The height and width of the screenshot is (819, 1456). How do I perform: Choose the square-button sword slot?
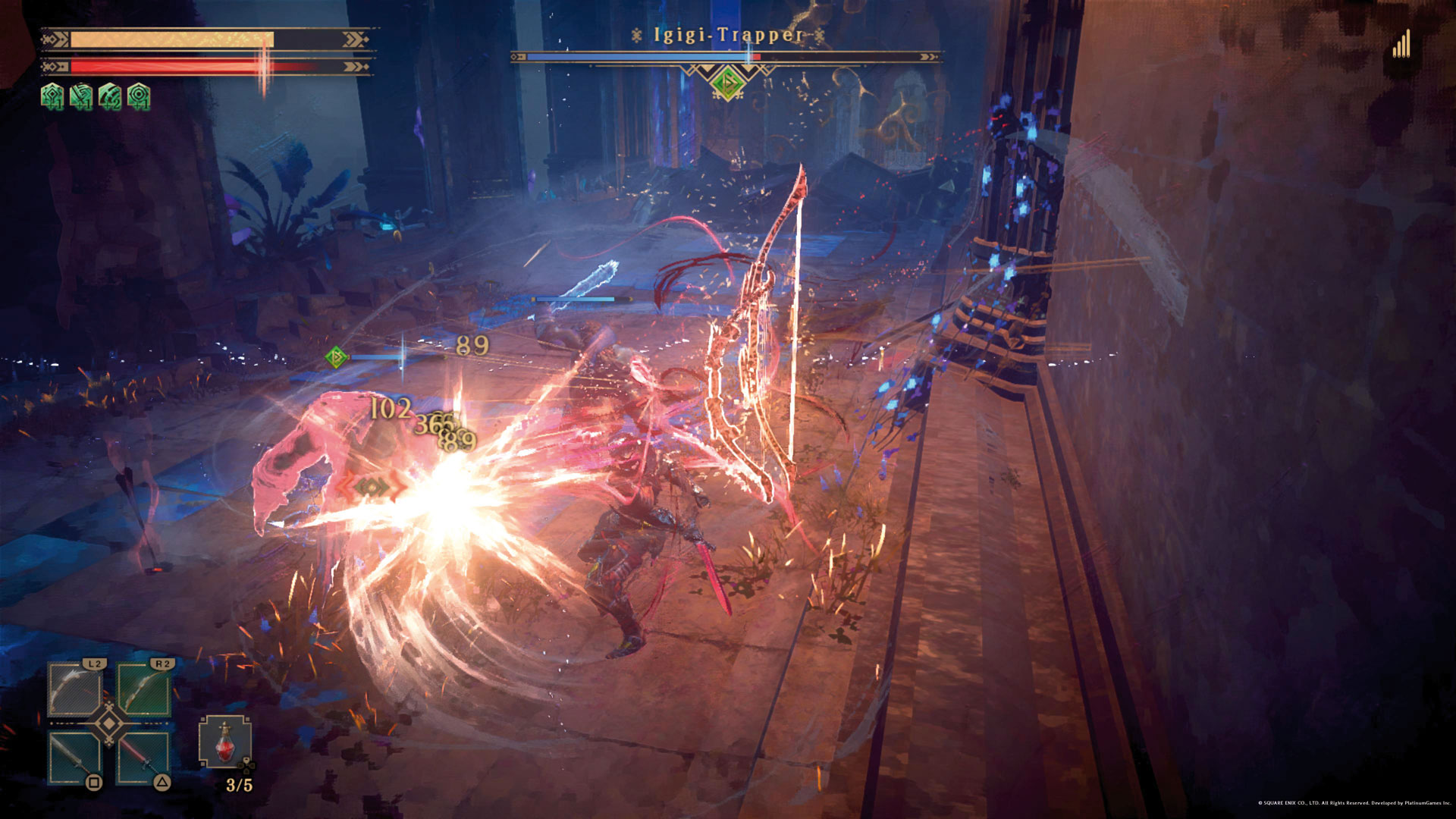click(75, 758)
